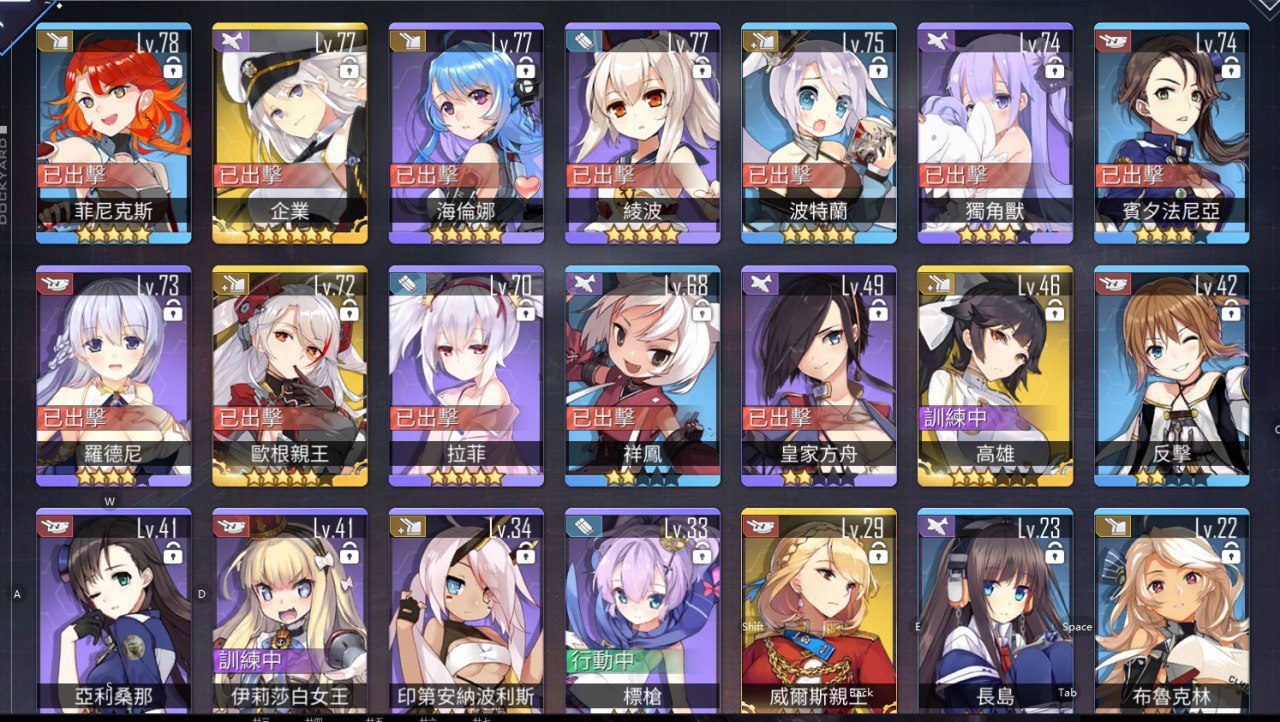
Task: Select the 菲尼克斯 ship card
Action: [x=113, y=130]
